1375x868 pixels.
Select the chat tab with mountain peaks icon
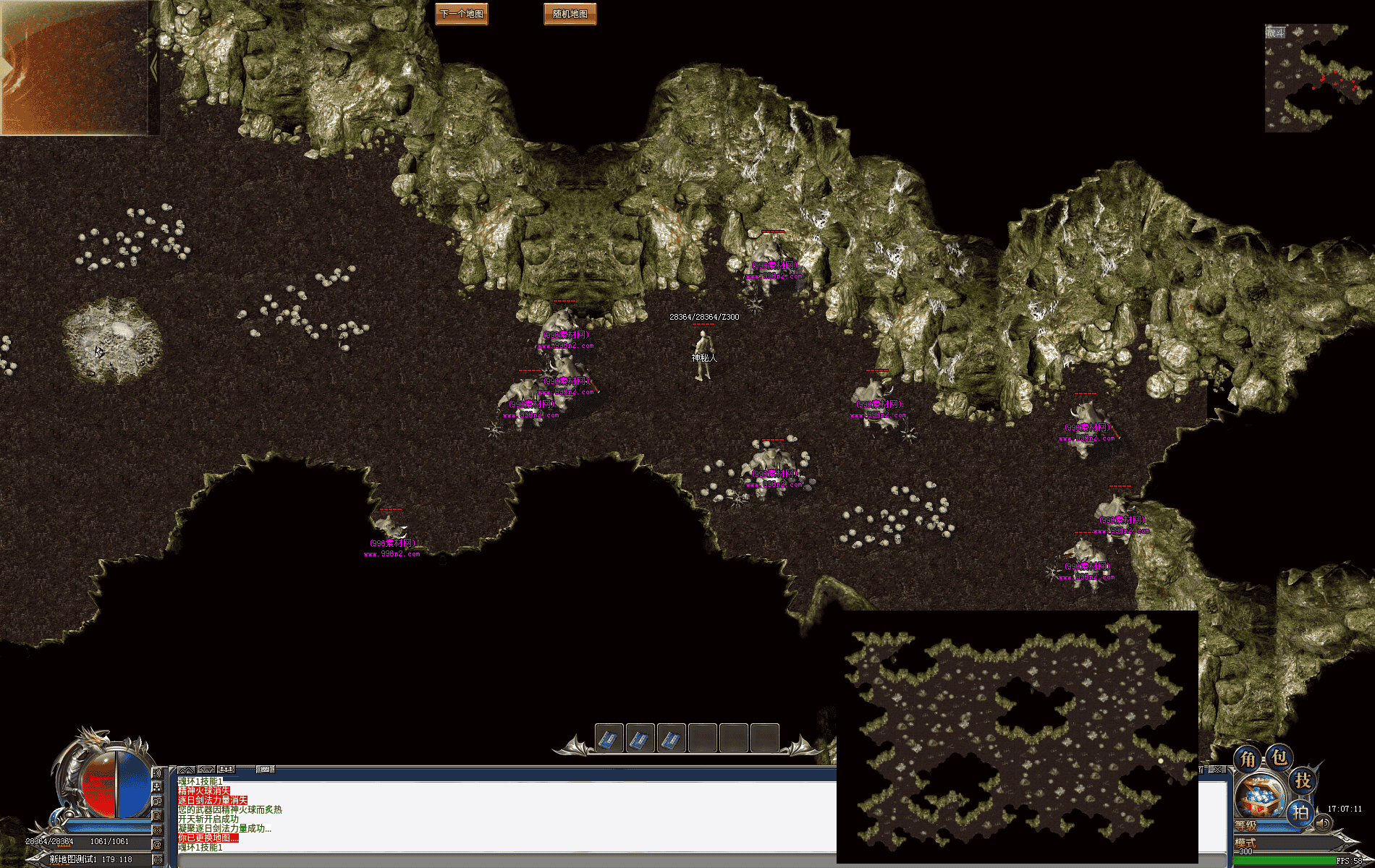pos(186,770)
